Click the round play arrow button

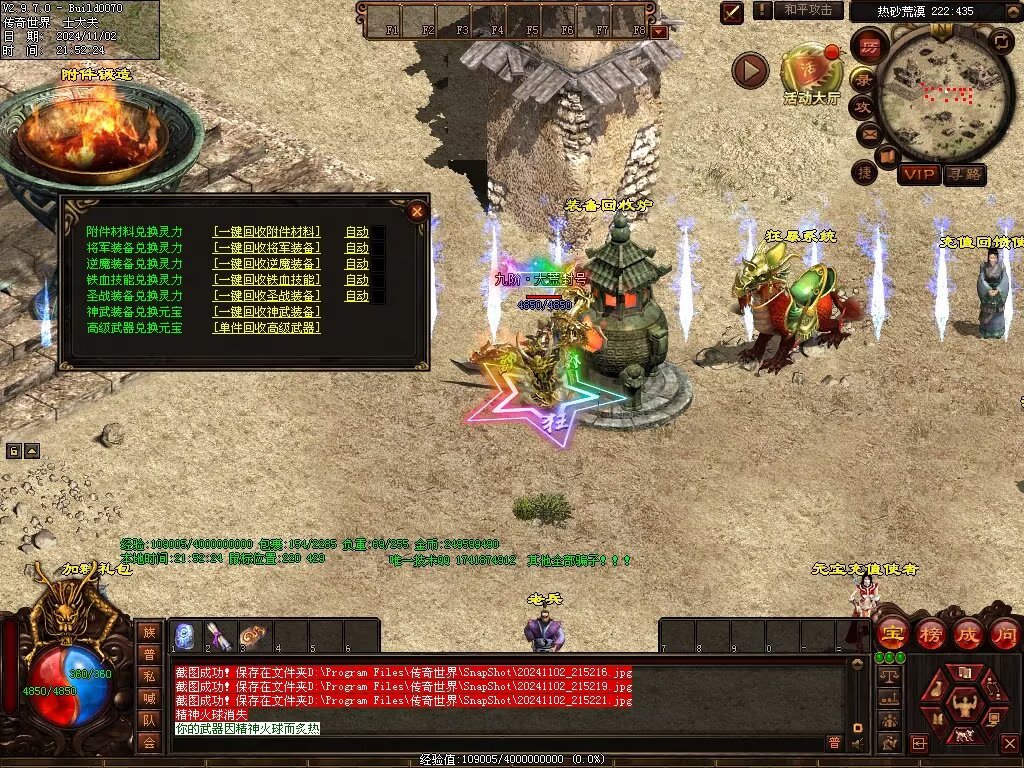pyautogui.click(x=750, y=70)
